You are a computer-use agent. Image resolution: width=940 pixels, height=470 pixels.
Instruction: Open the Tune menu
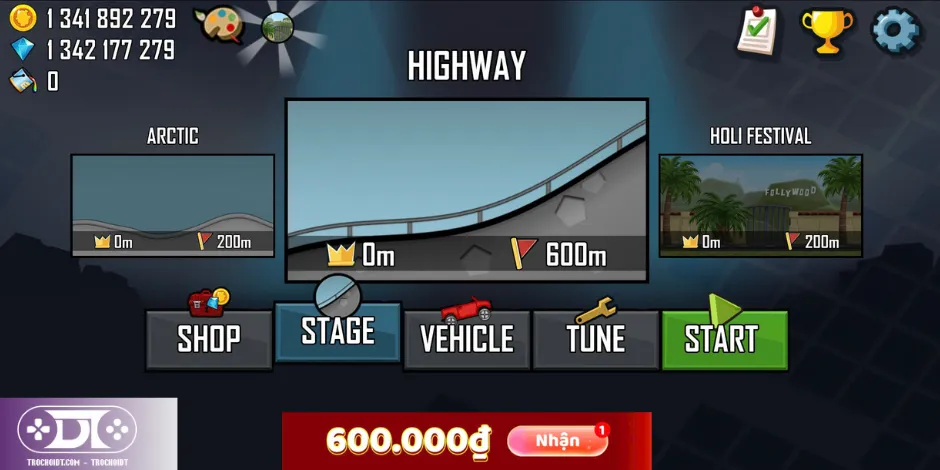click(x=596, y=339)
